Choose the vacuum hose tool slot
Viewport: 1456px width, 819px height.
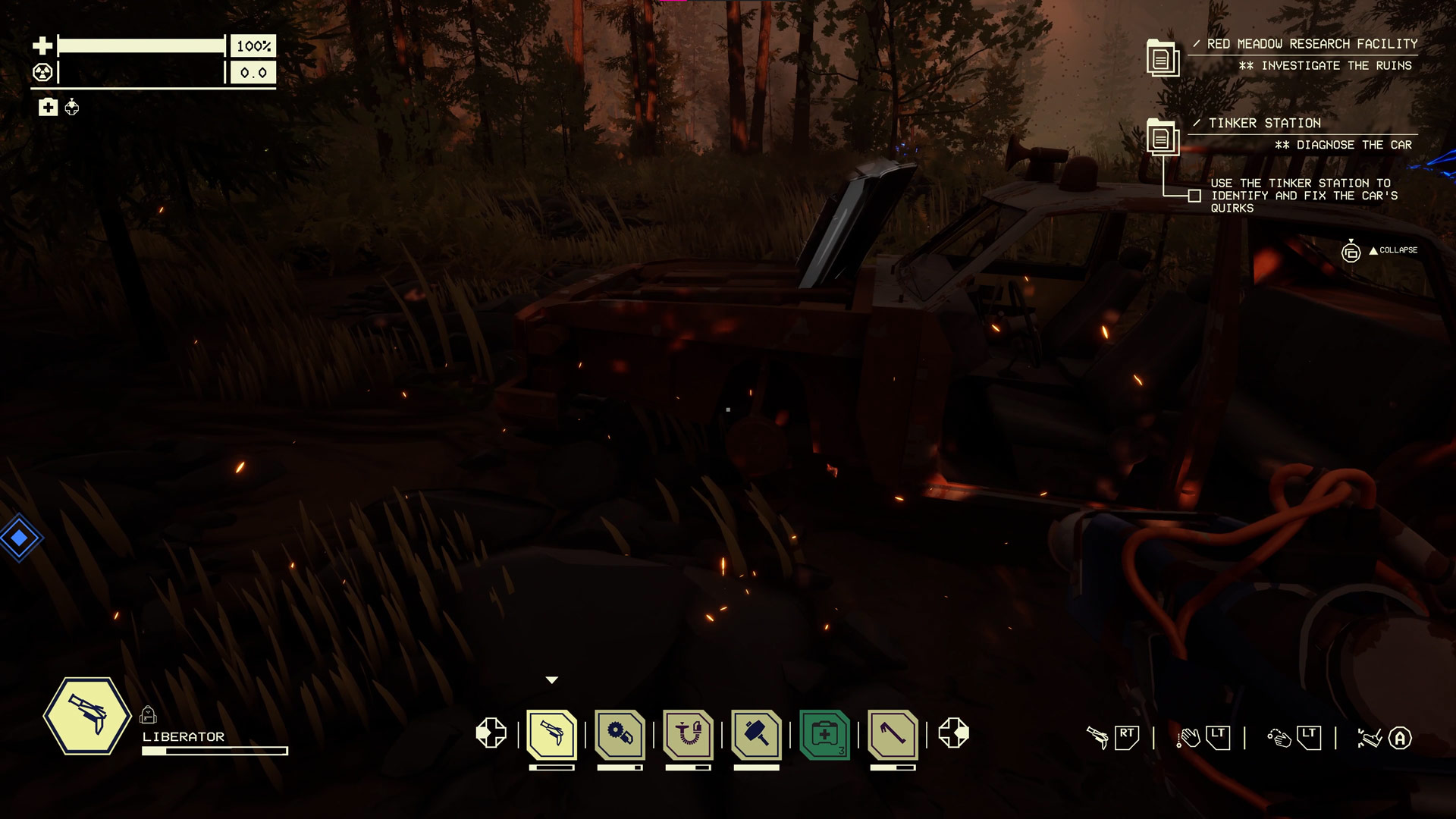click(689, 734)
